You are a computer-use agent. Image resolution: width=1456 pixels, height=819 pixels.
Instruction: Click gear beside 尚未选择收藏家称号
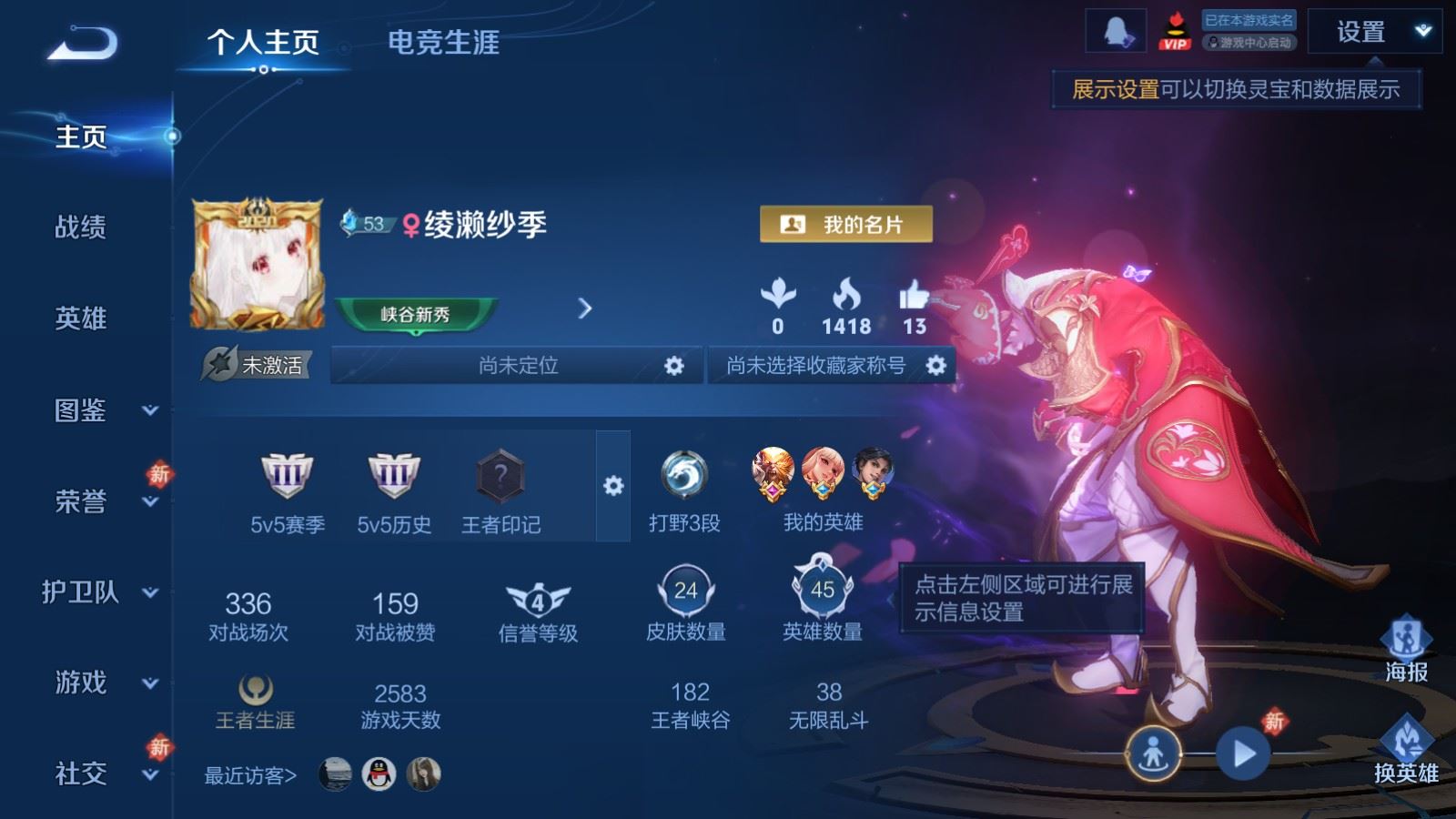point(935,366)
